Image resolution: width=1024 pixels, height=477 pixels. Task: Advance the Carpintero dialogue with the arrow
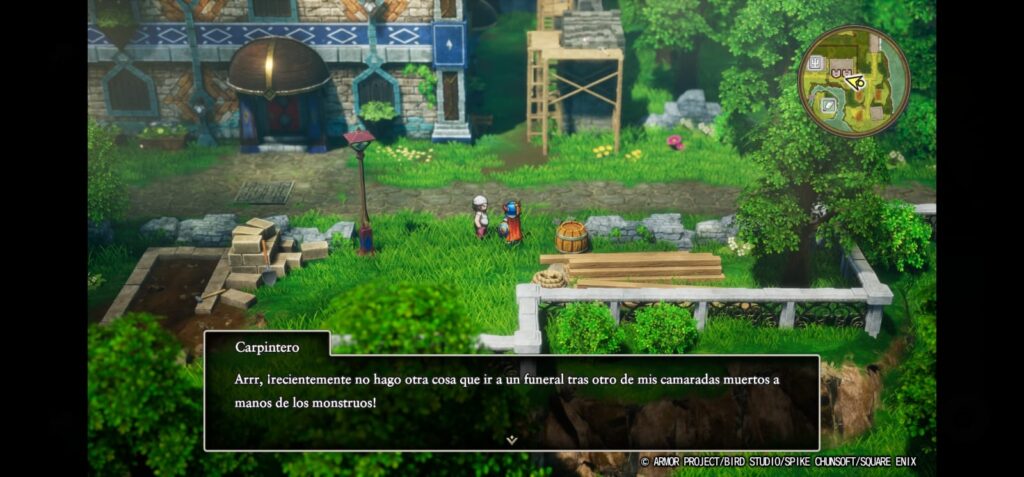tap(511, 439)
